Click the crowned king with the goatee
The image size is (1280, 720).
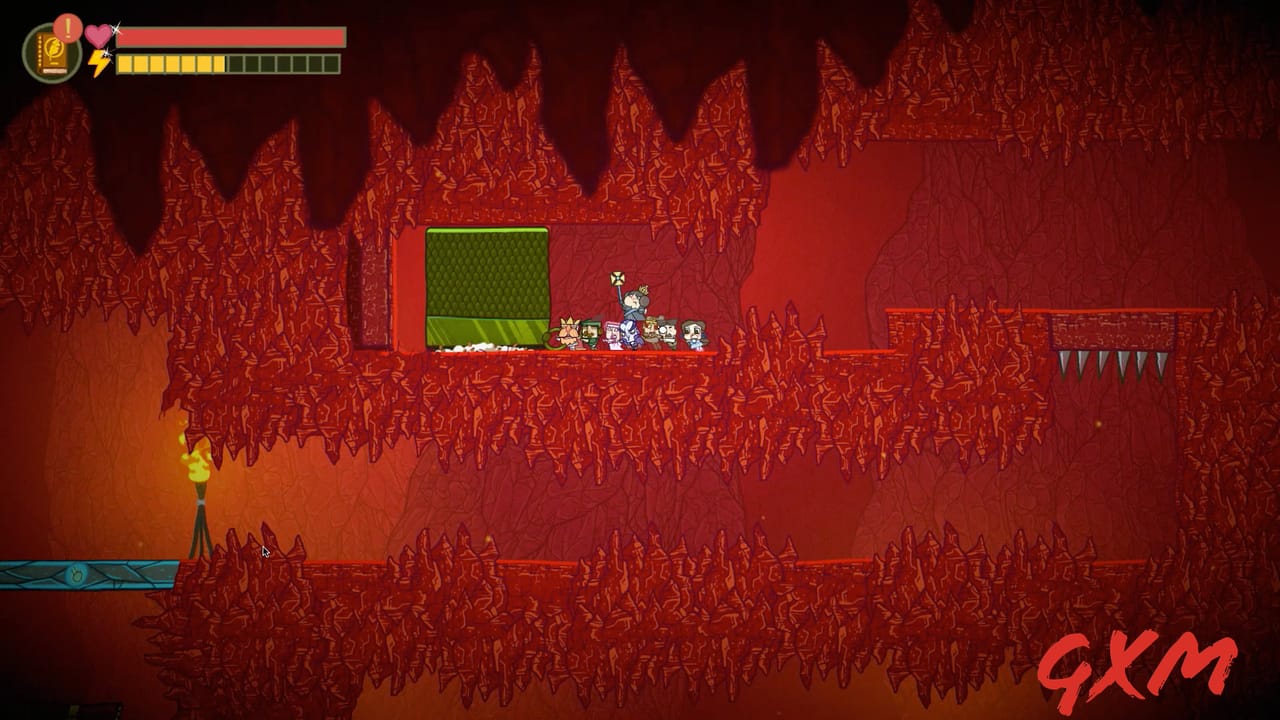[568, 332]
